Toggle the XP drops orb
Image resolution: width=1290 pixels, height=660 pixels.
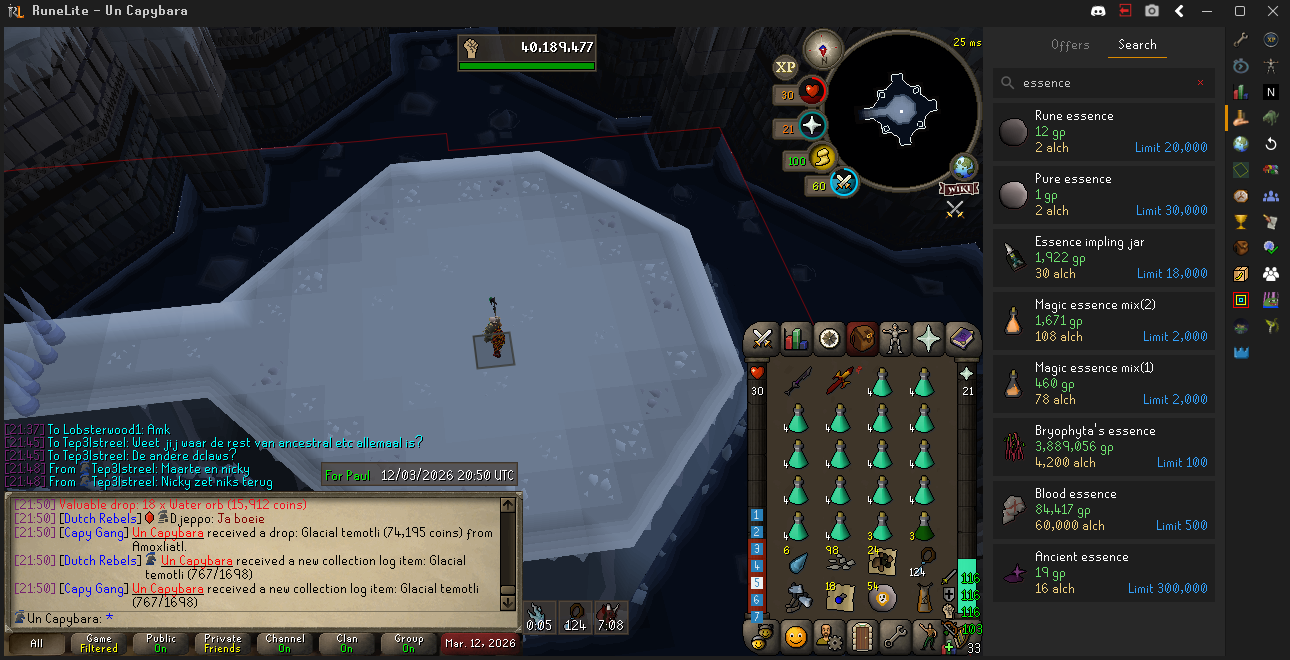(786, 67)
